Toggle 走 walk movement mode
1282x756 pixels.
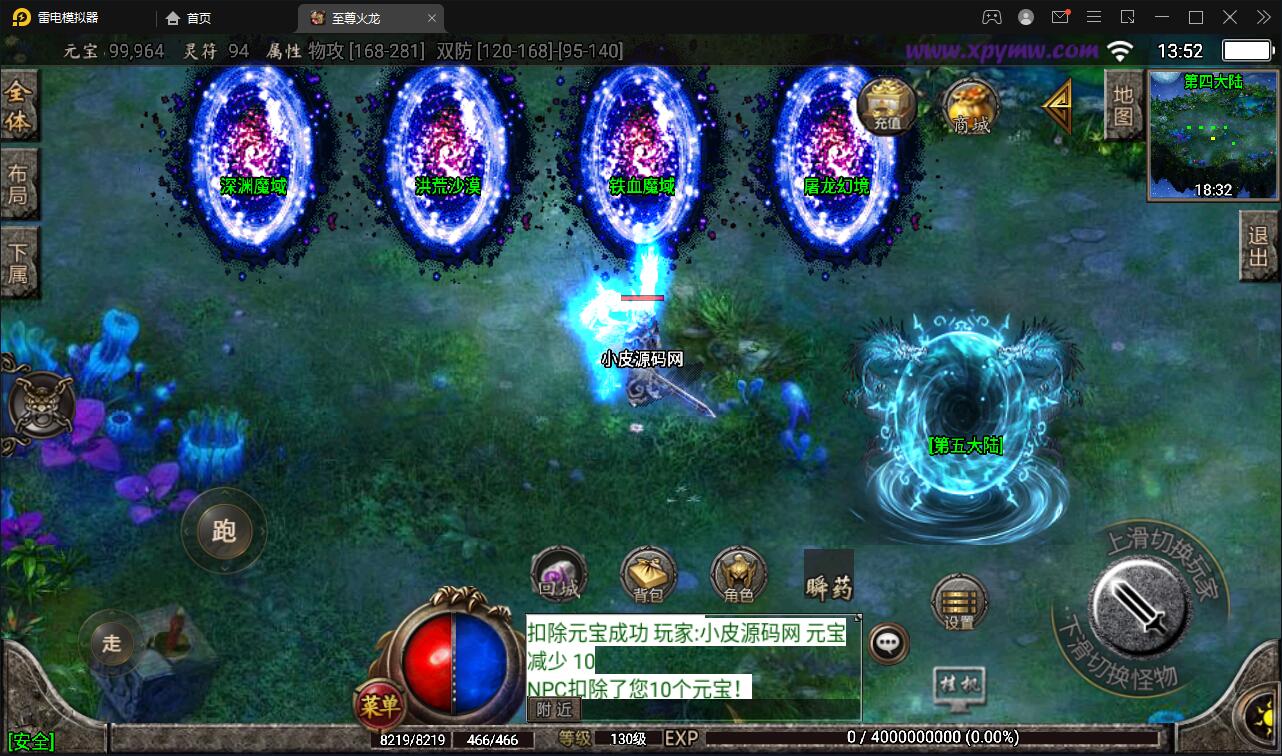coord(110,645)
